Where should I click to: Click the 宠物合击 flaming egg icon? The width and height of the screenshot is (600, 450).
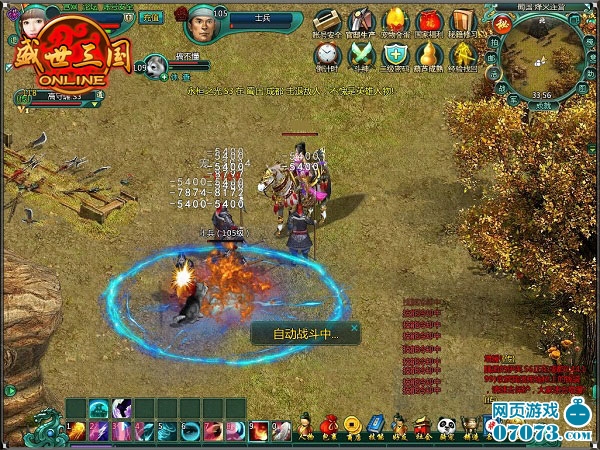395,20
